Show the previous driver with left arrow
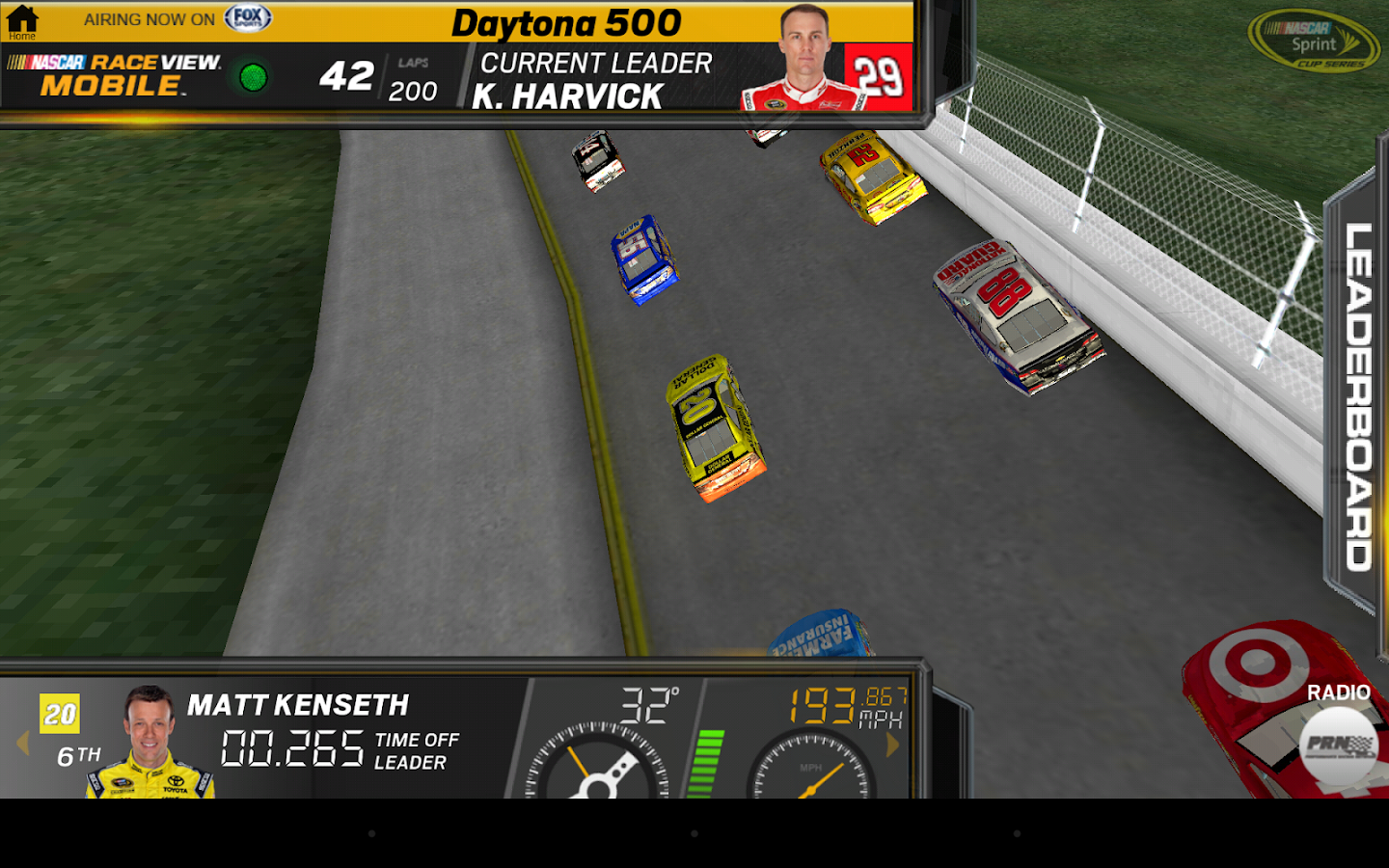 pyautogui.click(x=23, y=743)
